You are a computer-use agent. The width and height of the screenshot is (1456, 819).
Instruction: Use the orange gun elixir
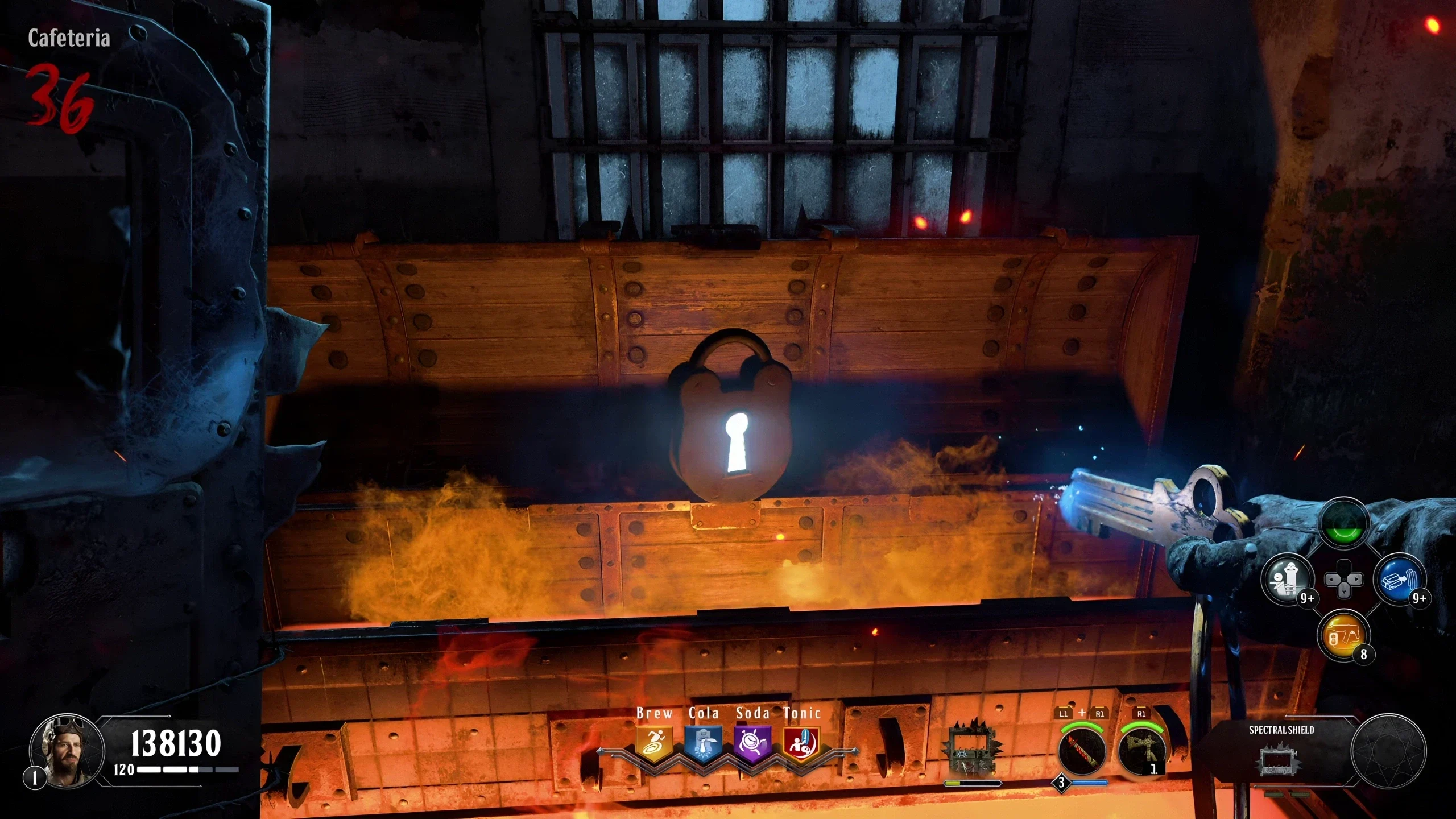[1345, 636]
